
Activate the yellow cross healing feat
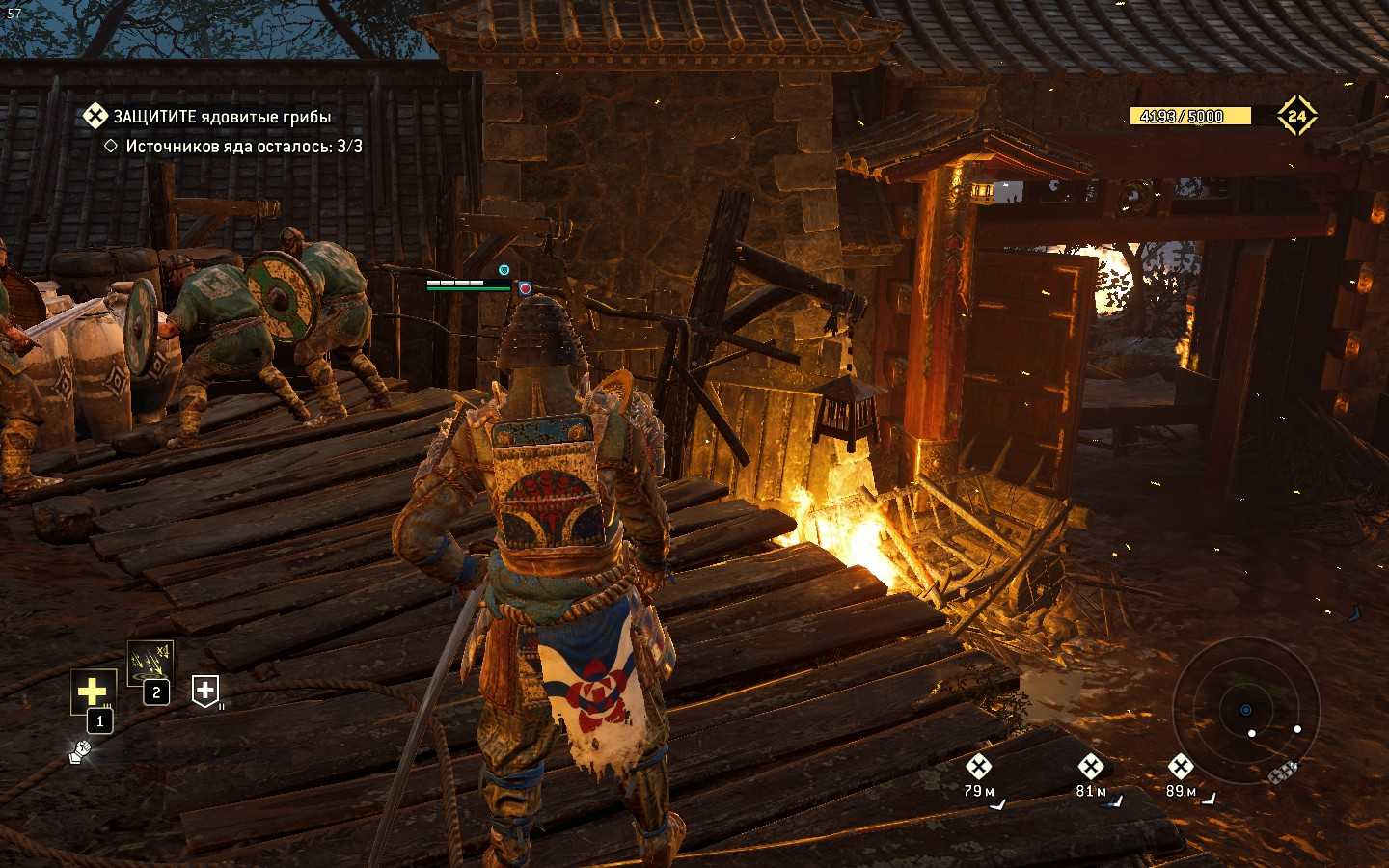coord(93,692)
